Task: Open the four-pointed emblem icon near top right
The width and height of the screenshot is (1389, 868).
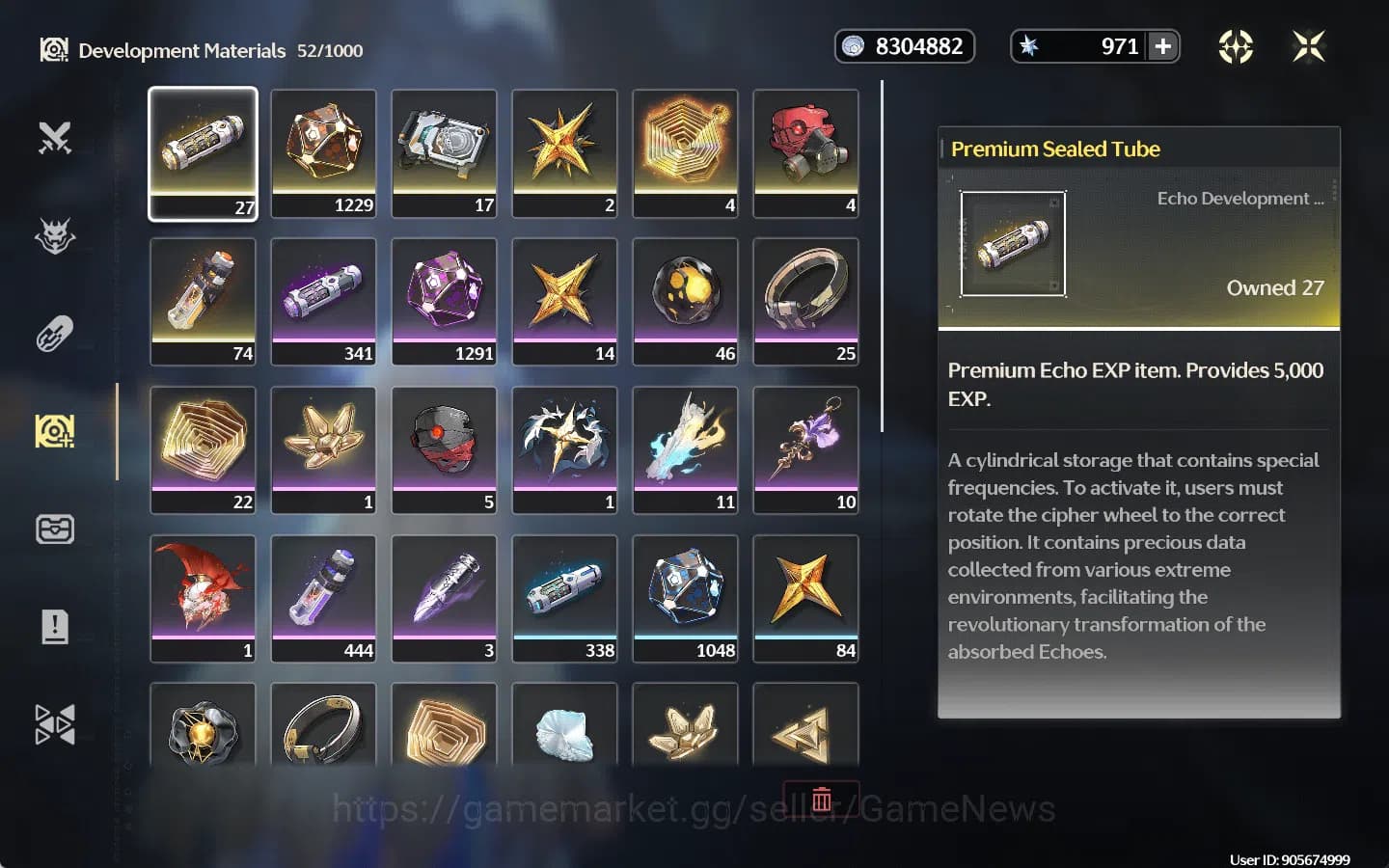Action: (1236, 45)
